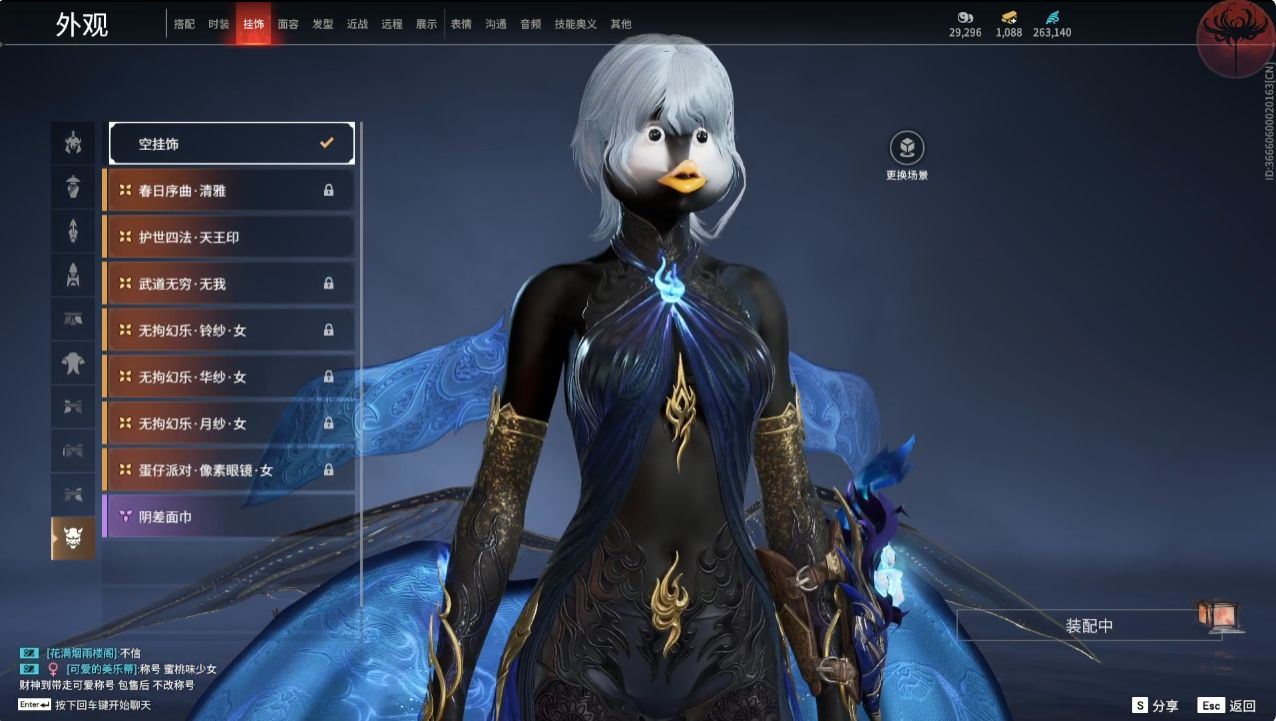Pick the purple 阴差面巾 accessory
The width and height of the screenshot is (1276, 721).
point(229,517)
